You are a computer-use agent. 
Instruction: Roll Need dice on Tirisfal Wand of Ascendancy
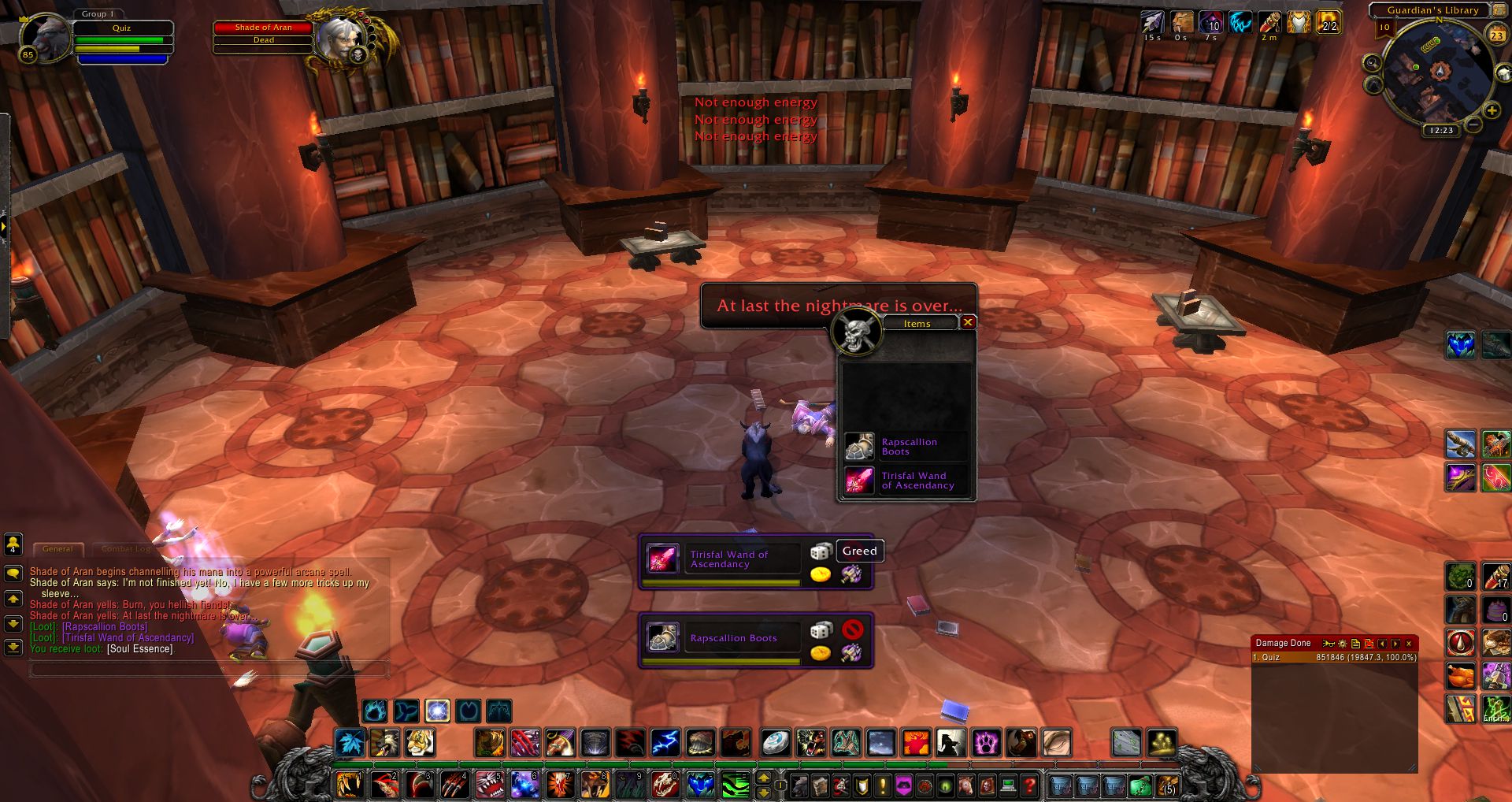821,551
